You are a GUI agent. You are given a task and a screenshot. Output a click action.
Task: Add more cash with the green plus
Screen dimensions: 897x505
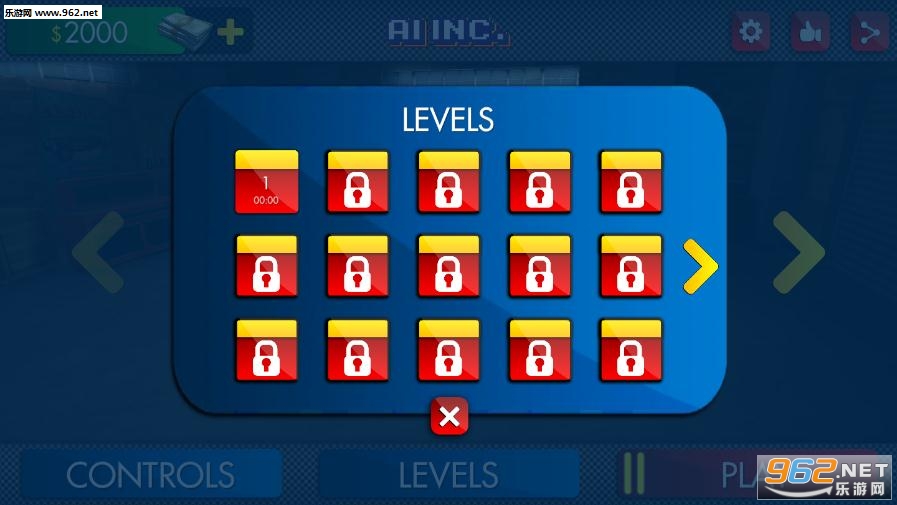231,33
